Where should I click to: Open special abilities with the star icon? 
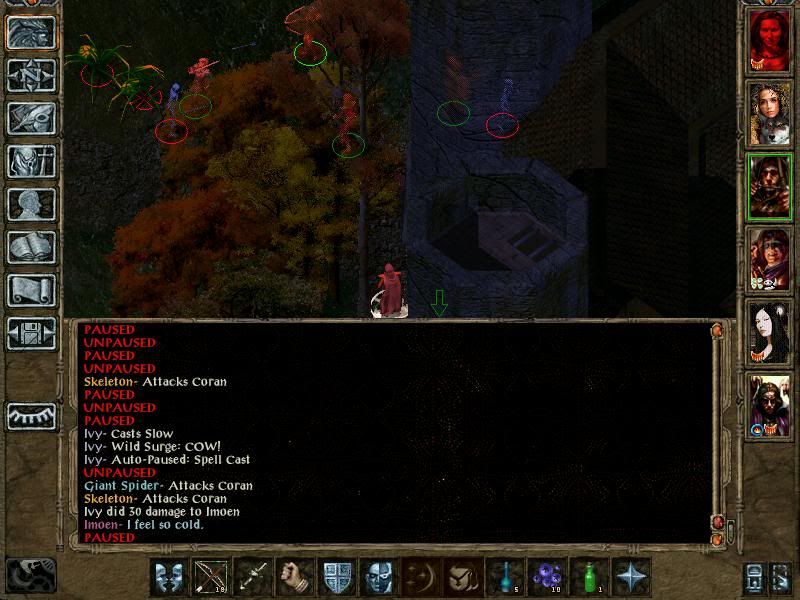tap(632, 578)
